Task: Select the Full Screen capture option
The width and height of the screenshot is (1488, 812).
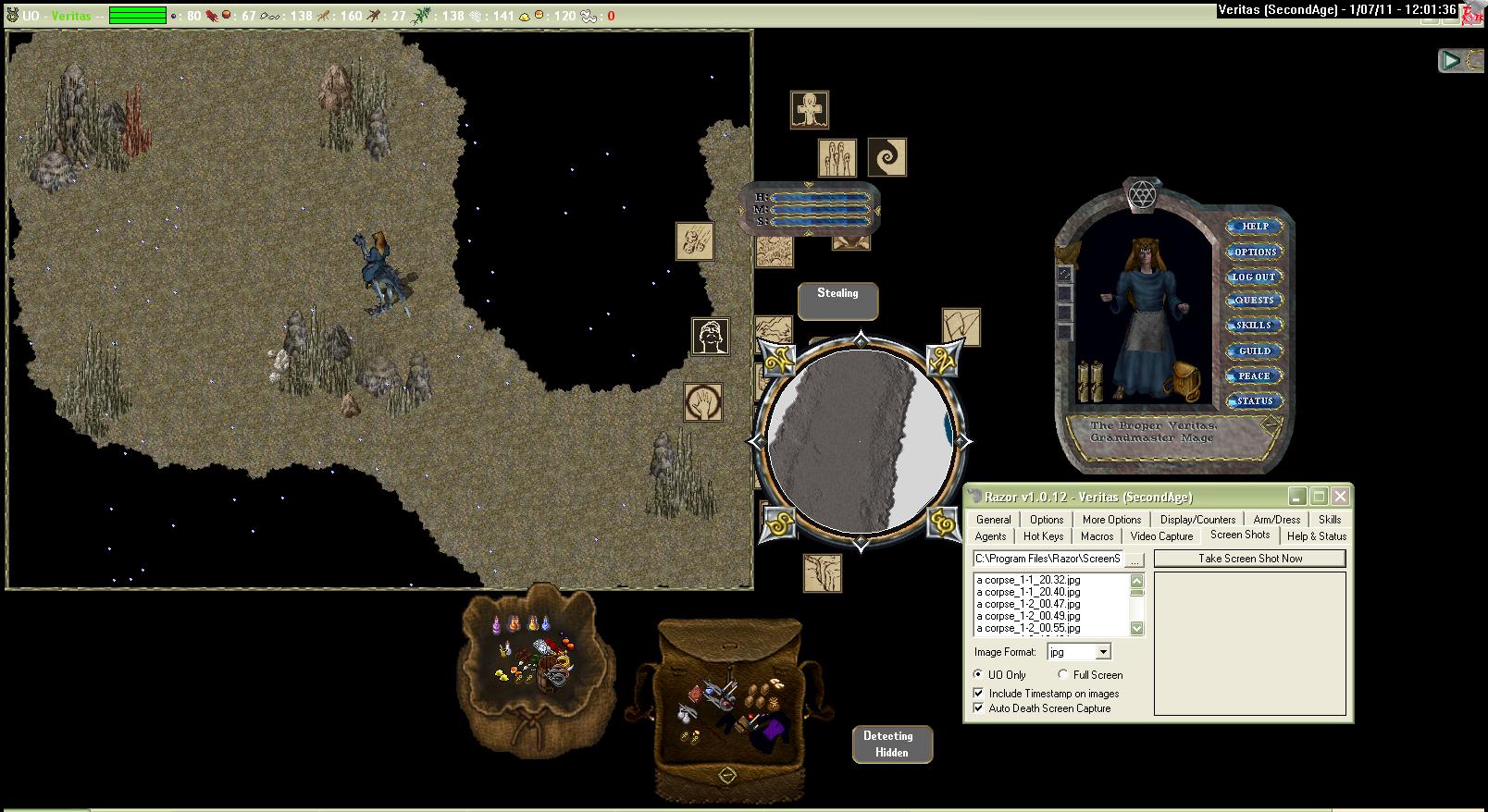Action: point(1063,675)
